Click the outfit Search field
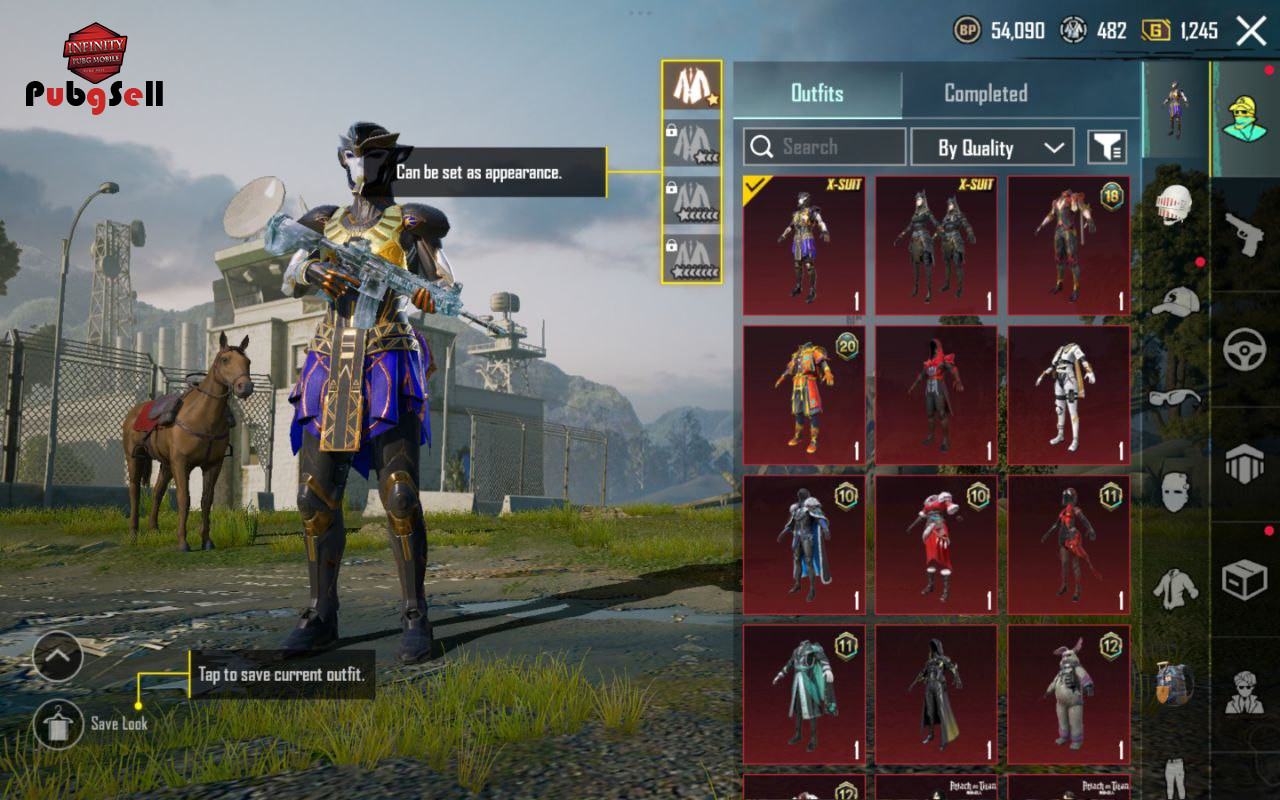The image size is (1280, 800). [x=825, y=147]
